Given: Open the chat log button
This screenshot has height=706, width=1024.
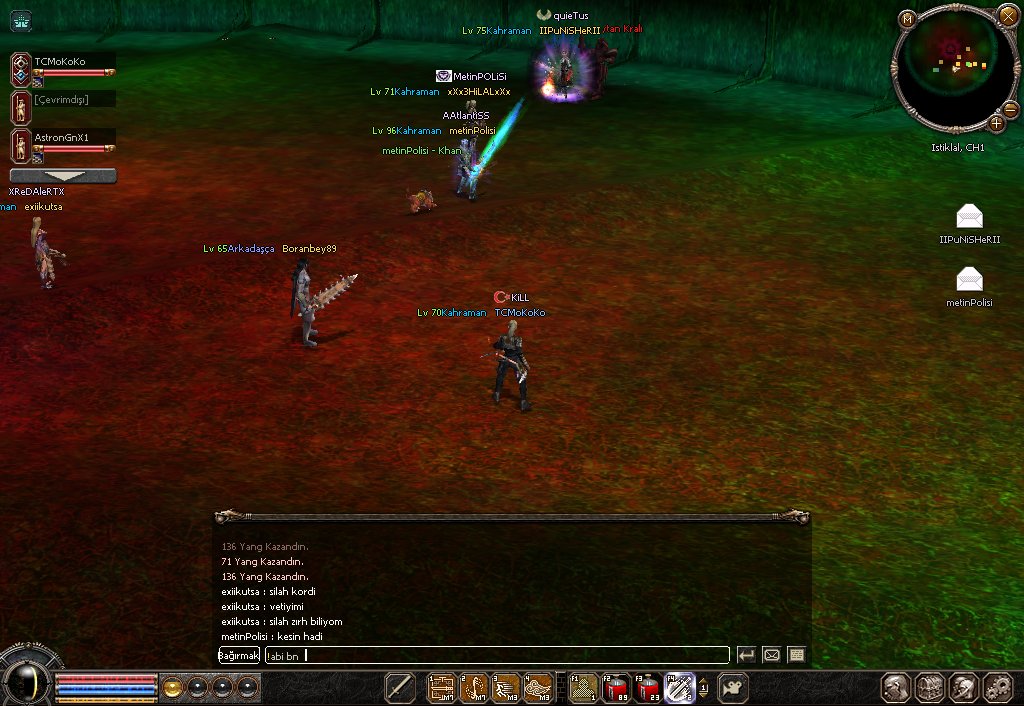Looking at the screenshot, I should point(796,655).
